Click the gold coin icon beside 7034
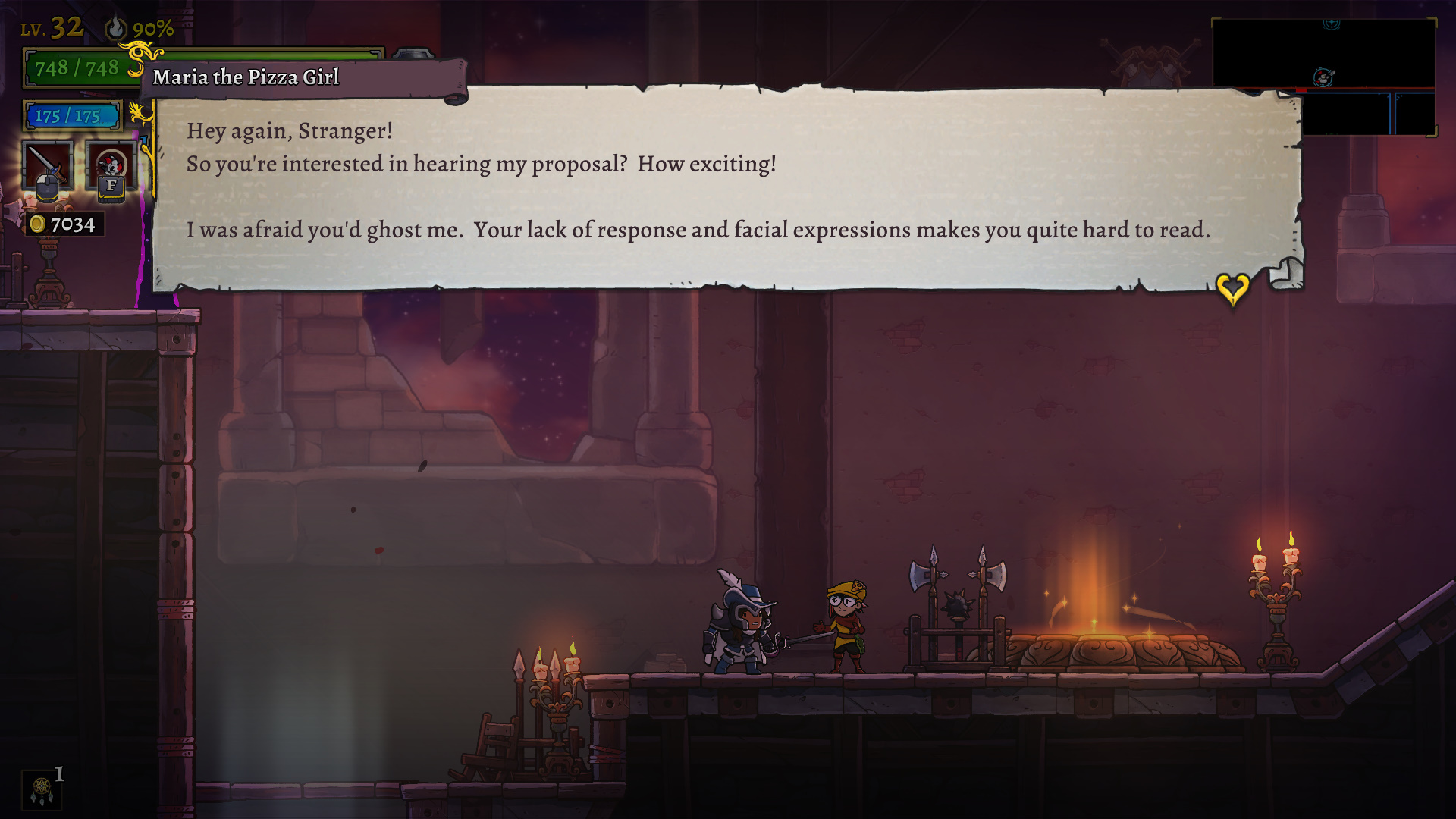 [x=36, y=224]
